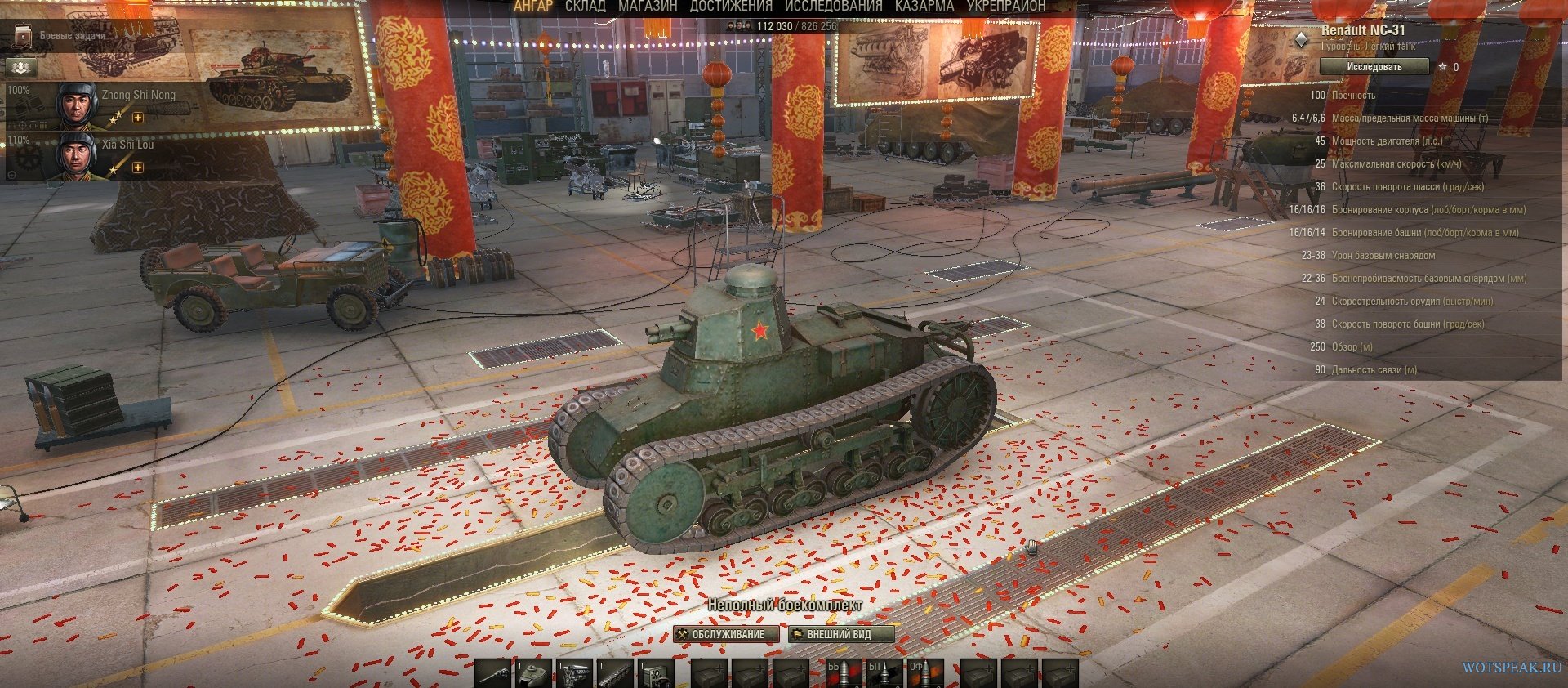Viewport: 1568px width, 688px height.
Task: Open the Внешний вид customization
Action: [x=840, y=634]
